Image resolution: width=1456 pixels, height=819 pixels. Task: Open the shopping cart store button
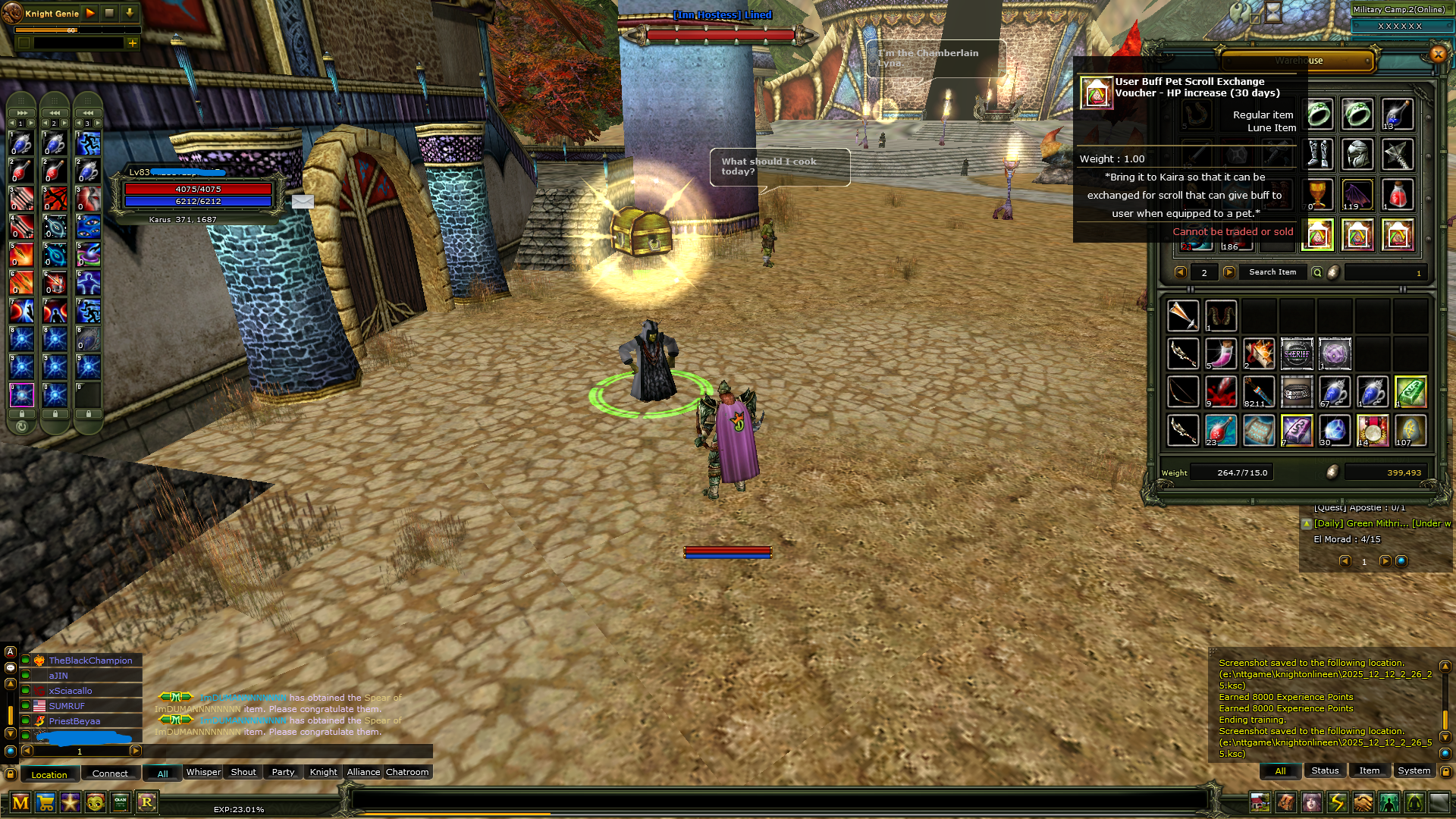pos(45,802)
